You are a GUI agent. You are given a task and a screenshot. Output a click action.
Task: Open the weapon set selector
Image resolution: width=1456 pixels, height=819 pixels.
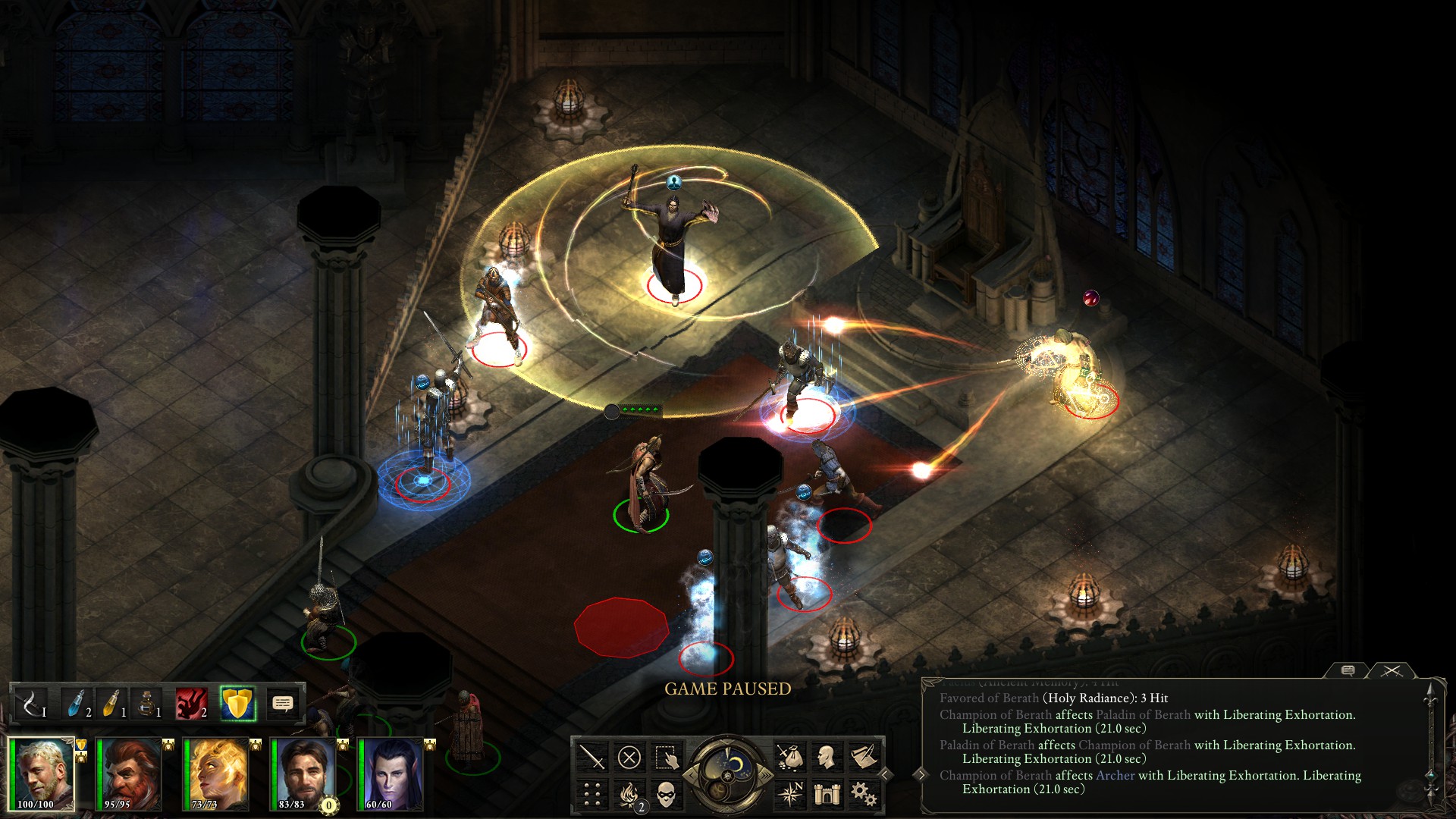31,704
